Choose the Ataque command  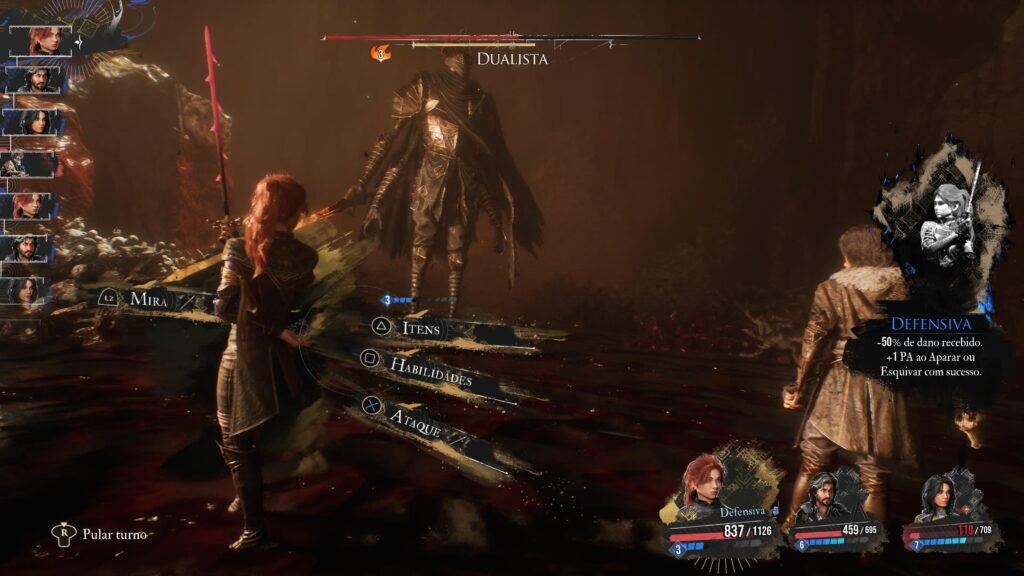pyautogui.click(x=414, y=415)
